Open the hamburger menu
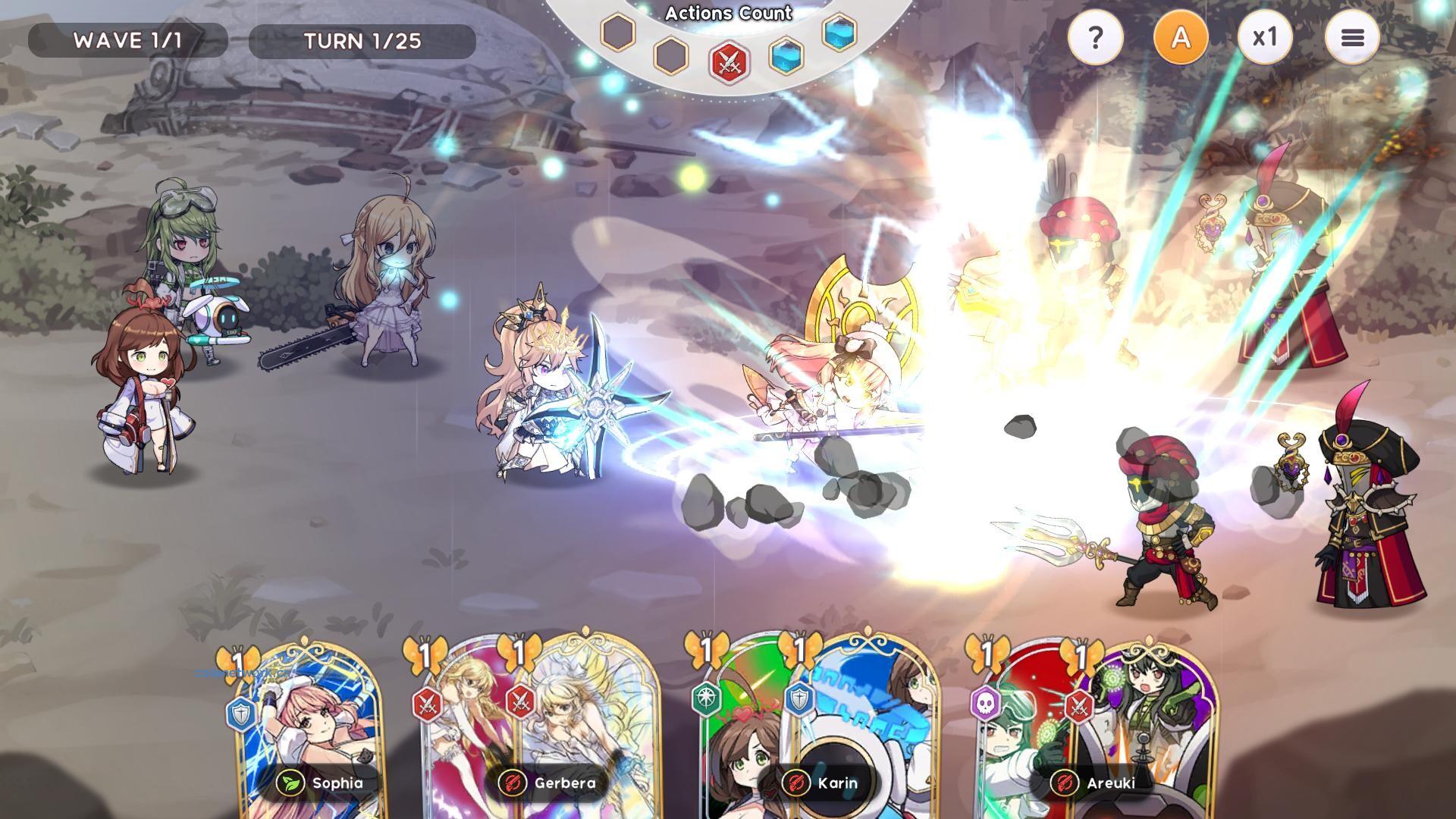Image resolution: width=1456 pixels, height=819 pixels. point(1352,38)
